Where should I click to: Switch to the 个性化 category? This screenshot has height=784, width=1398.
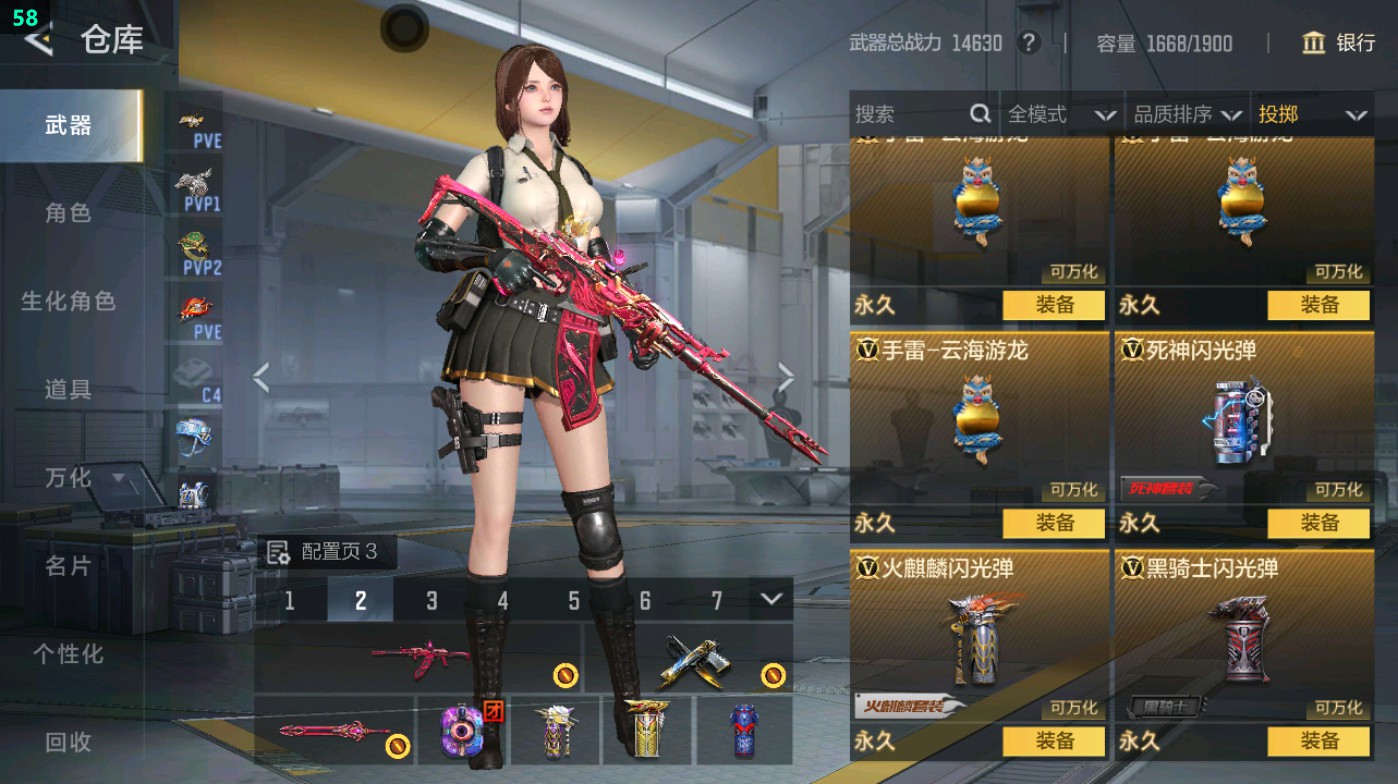click(x=68, y=654)
